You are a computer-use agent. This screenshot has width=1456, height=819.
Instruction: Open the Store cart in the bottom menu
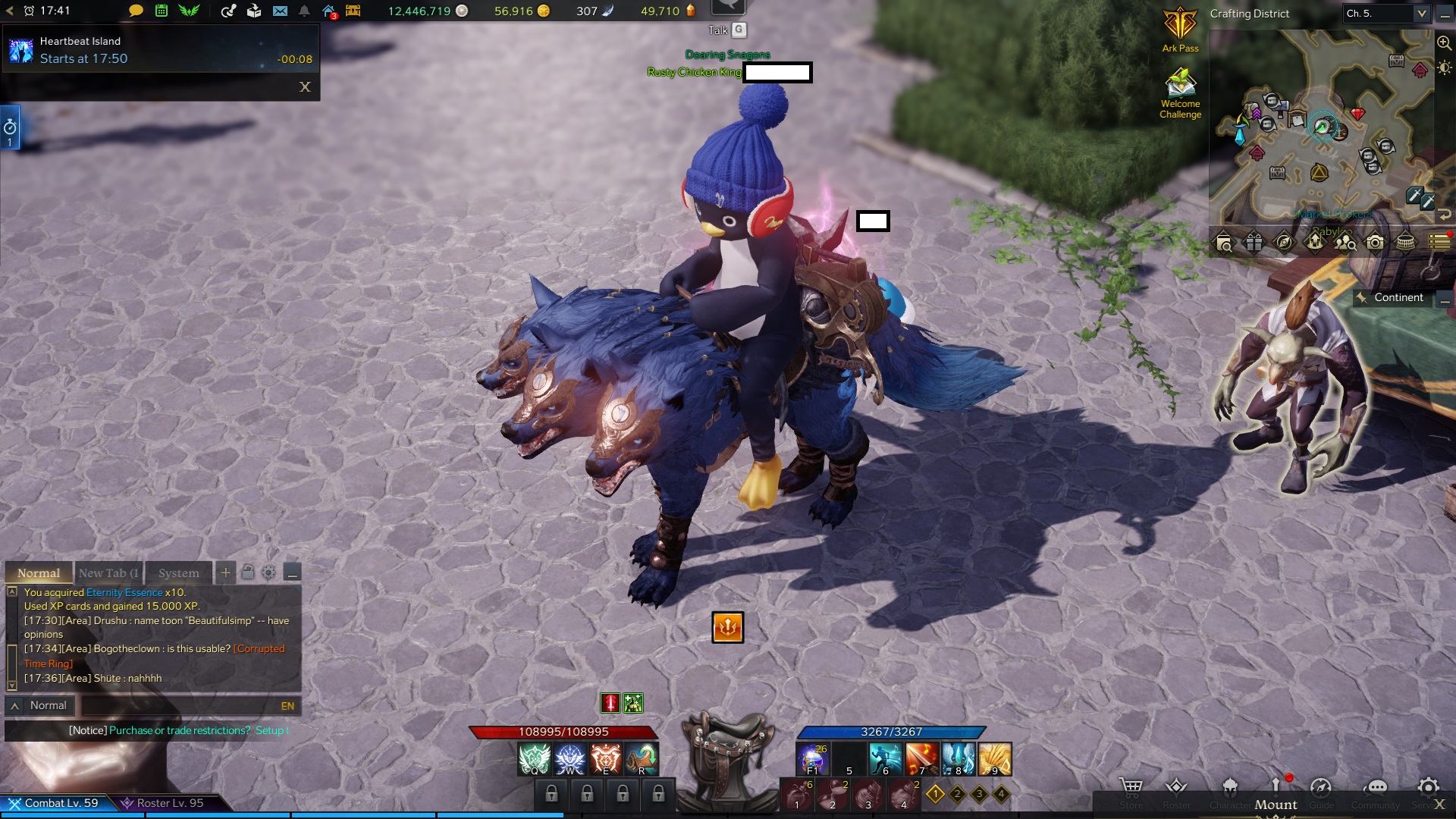click(1131, 787)
